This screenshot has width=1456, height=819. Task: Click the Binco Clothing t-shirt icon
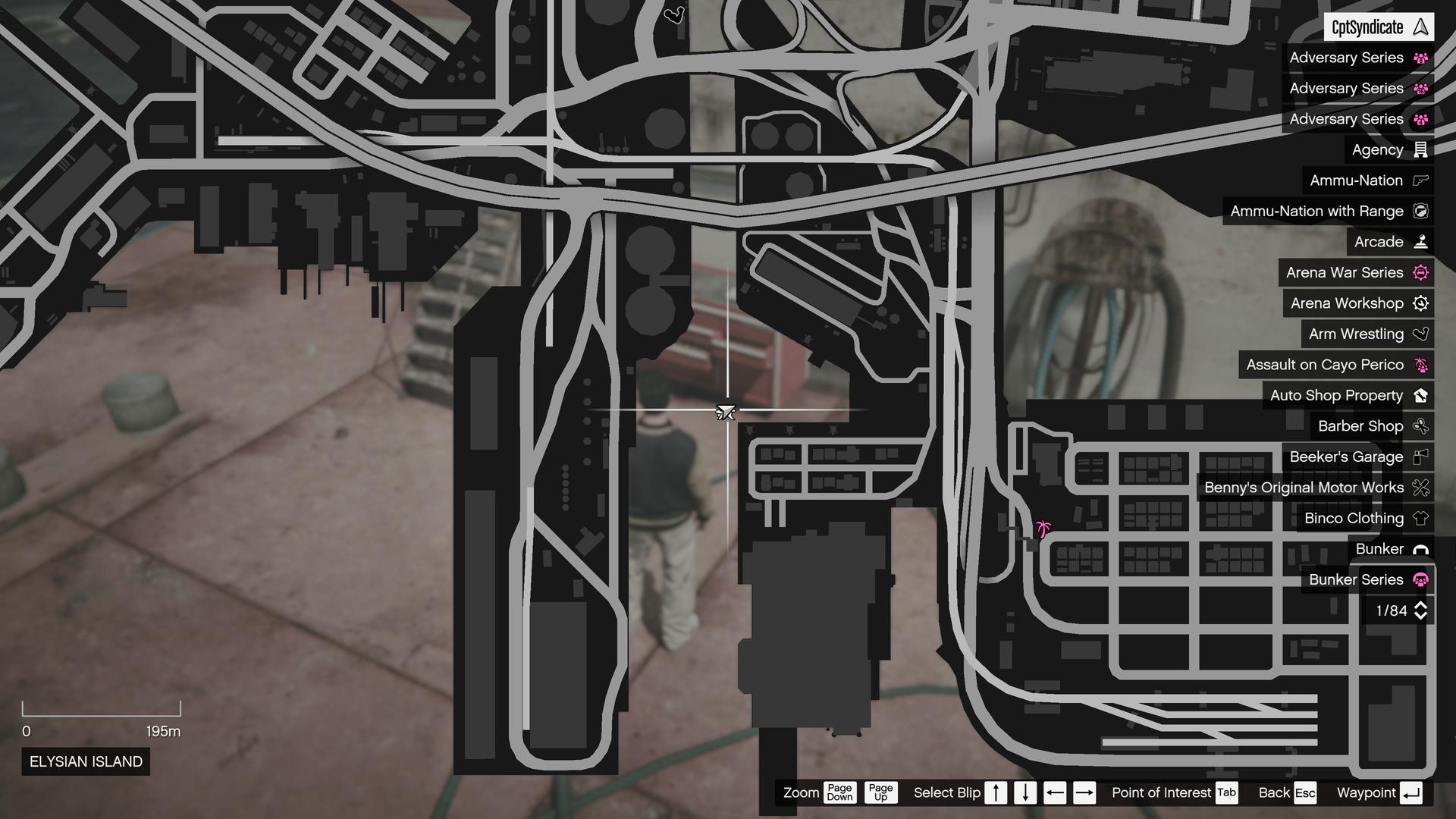tap(1420, 518)
